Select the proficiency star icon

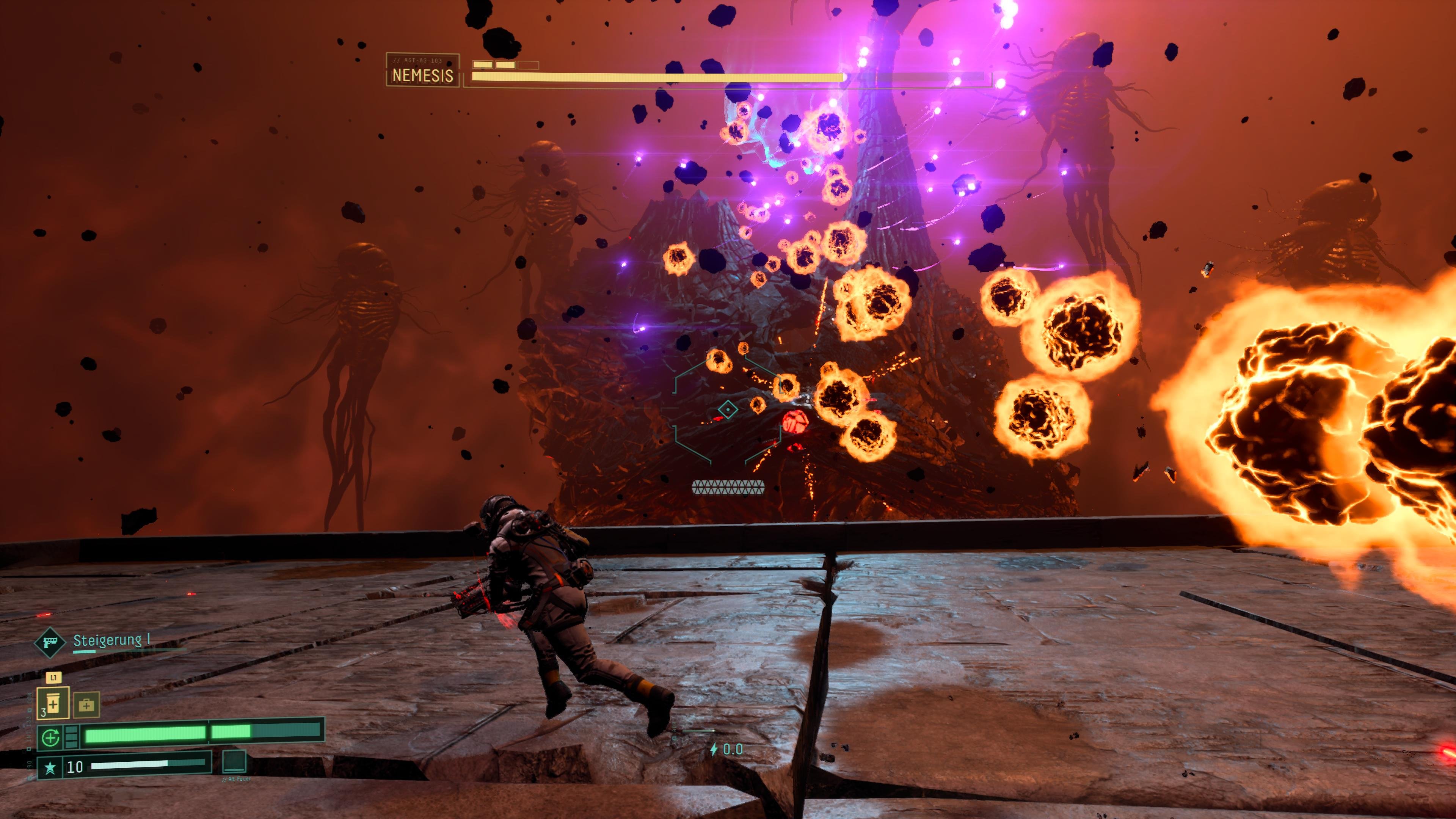click(x=50, y=767)
